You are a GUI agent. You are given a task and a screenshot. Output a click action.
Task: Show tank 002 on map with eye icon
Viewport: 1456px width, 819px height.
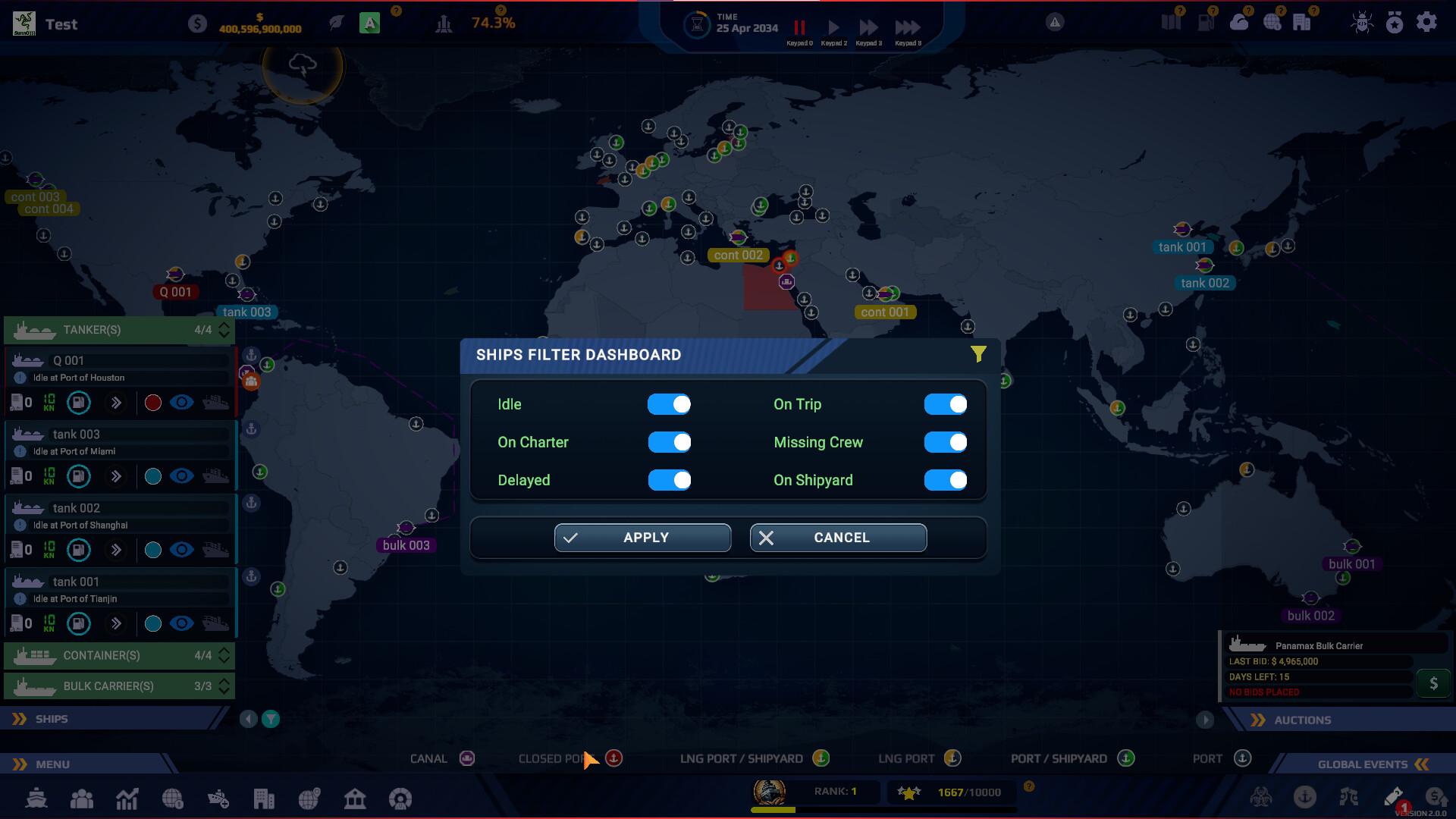point(180,550)
